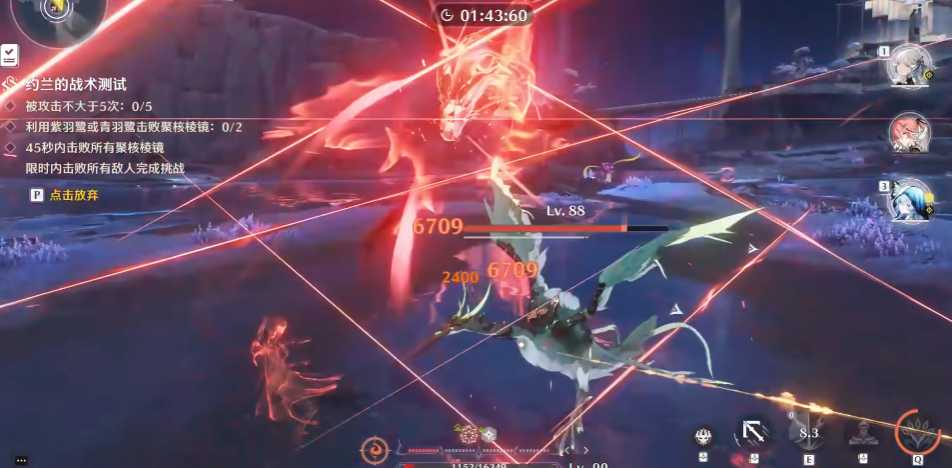This screenshot has width=952, height=468.
Task: Activate the resonance skill on cooldown
Action: 808,433
